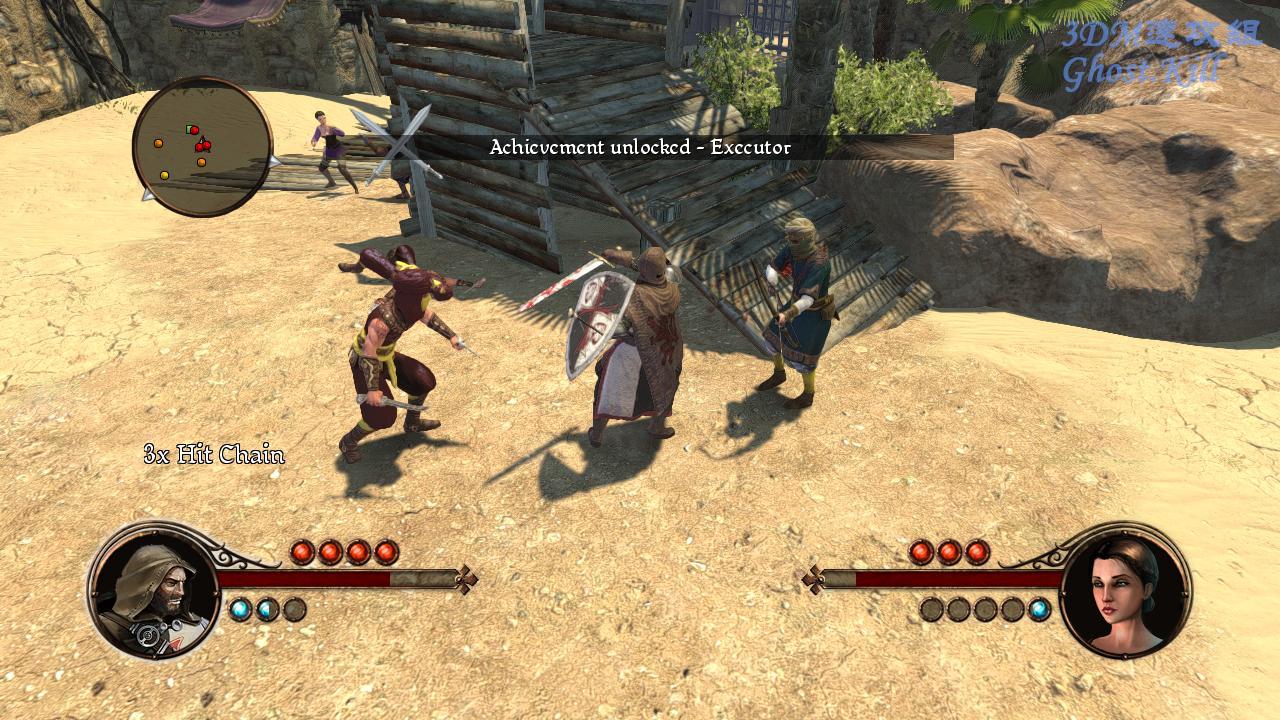Click the circular minimap
The height and width of the screenshot is (720, 1280).
(x=202, y=147)
